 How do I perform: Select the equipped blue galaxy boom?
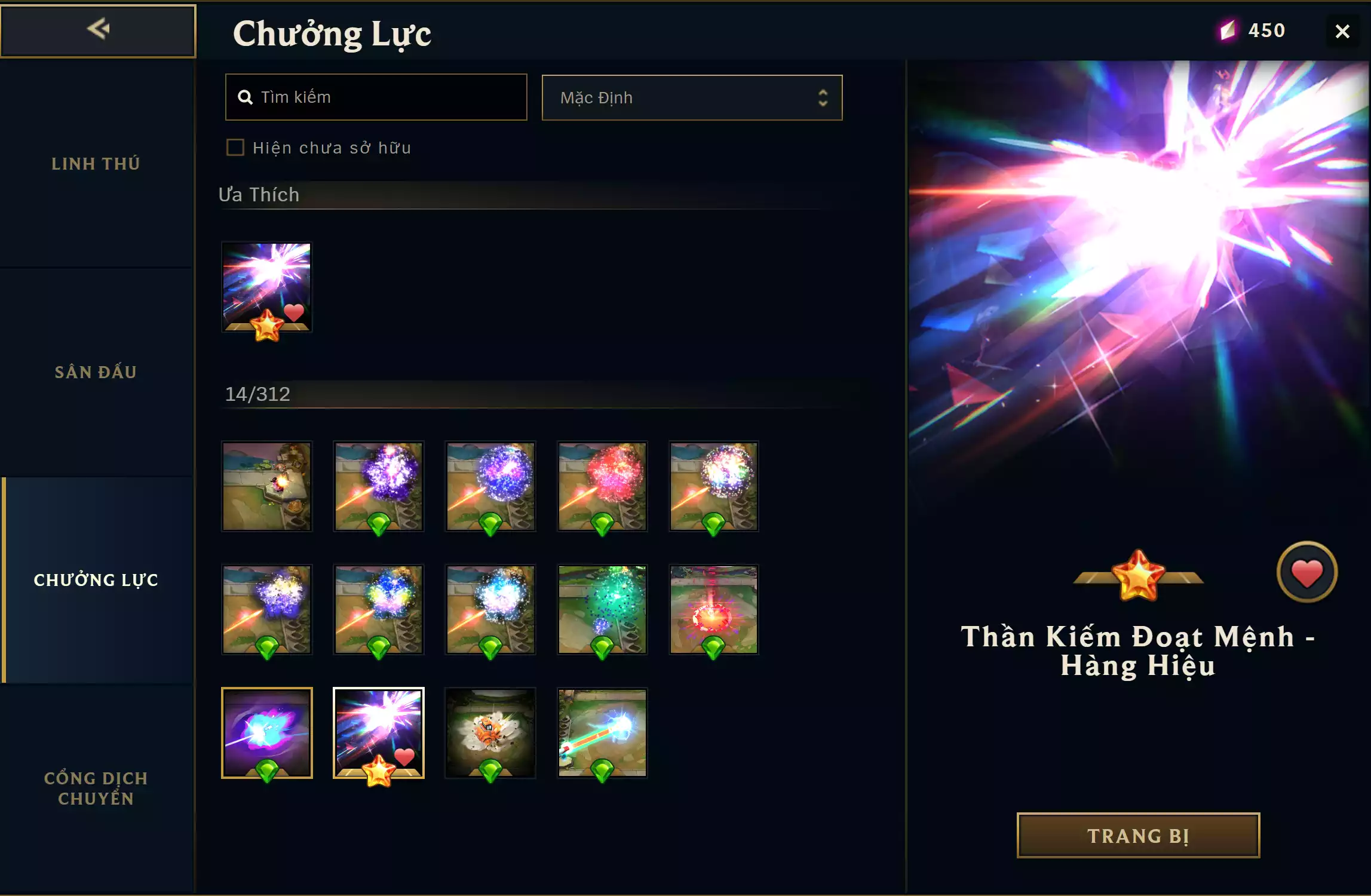click(267, 733)
